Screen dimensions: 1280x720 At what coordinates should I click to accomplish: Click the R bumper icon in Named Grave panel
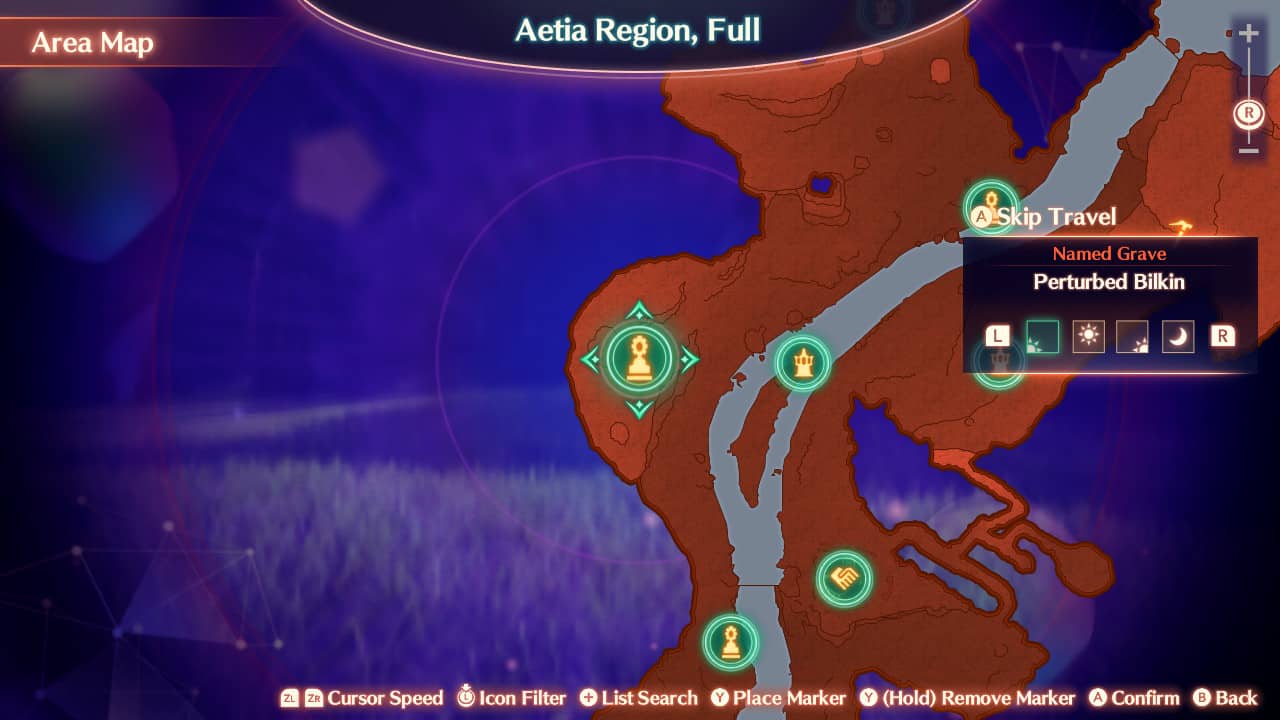coord(1222,337)
